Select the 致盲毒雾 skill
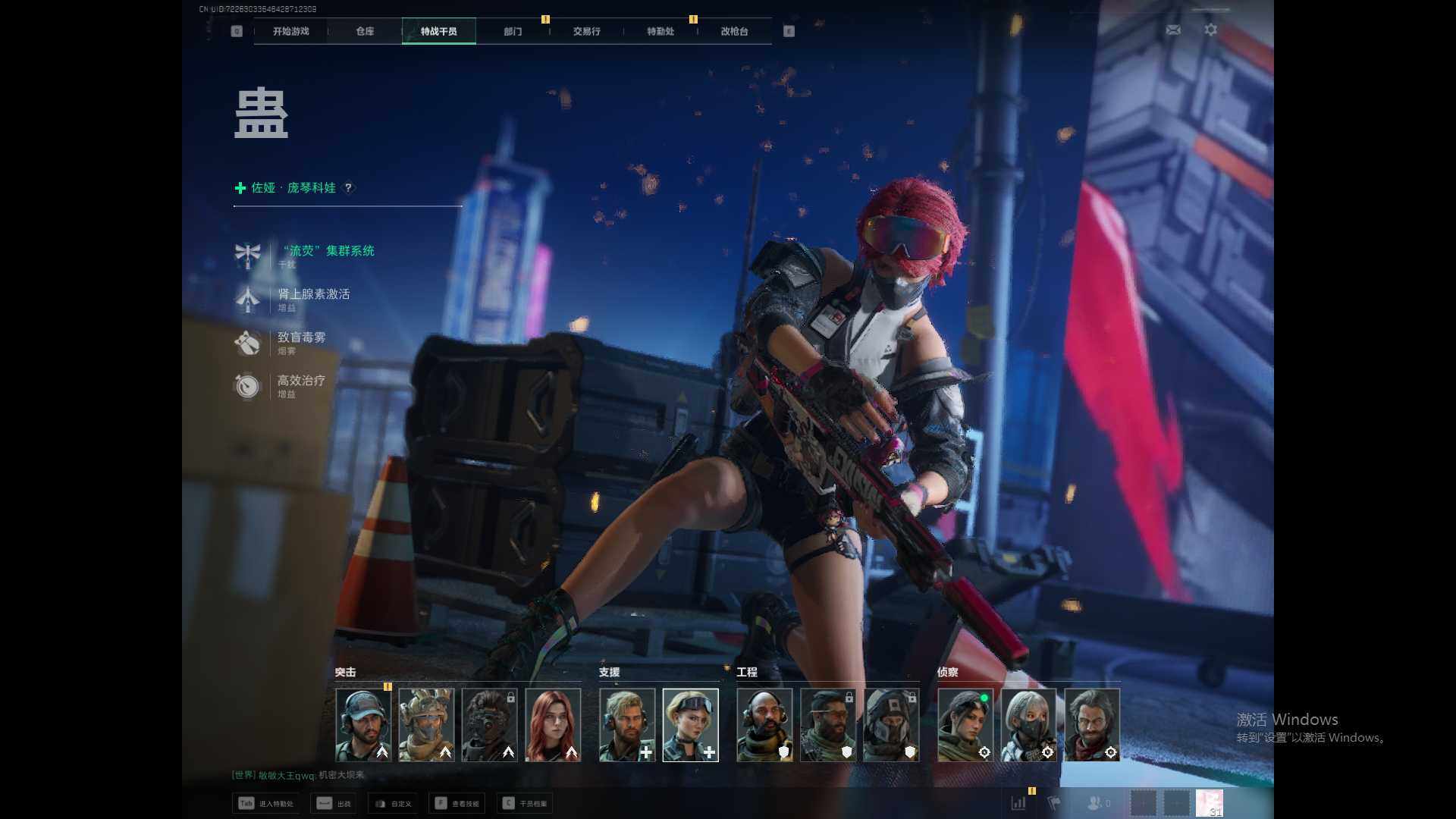 coord(301,337)
